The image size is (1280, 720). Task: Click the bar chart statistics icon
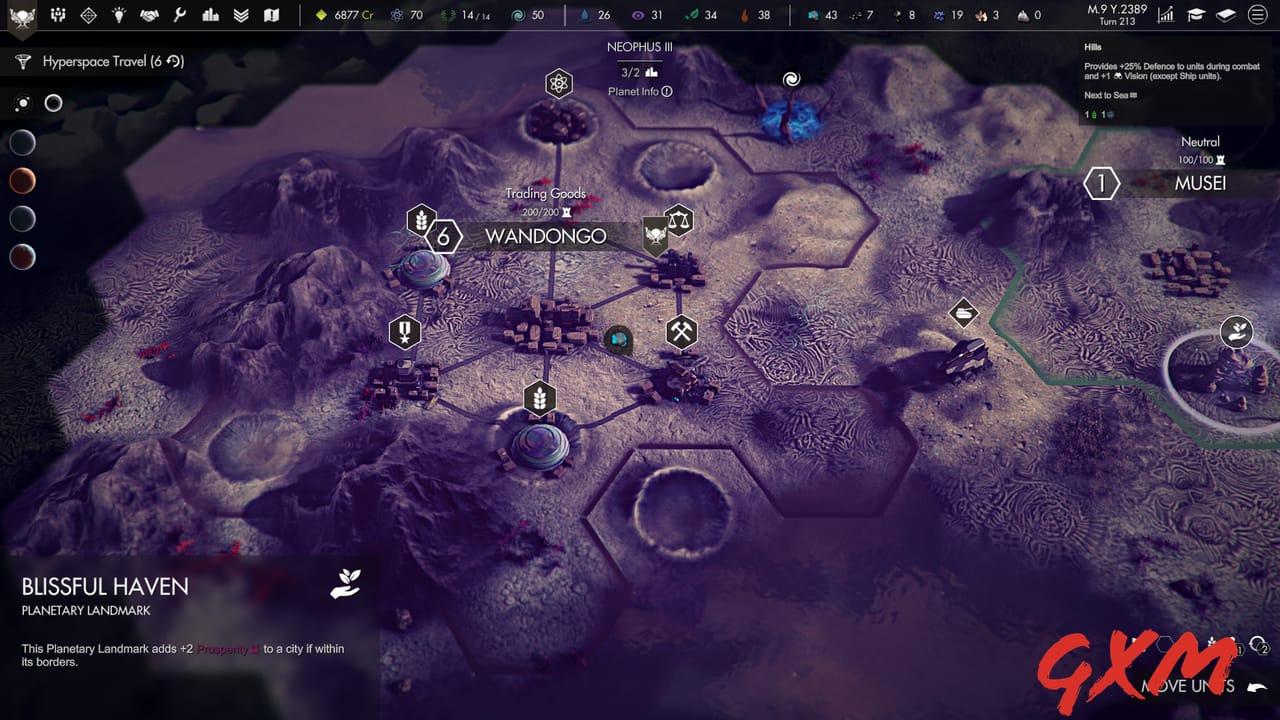point(210,15)
